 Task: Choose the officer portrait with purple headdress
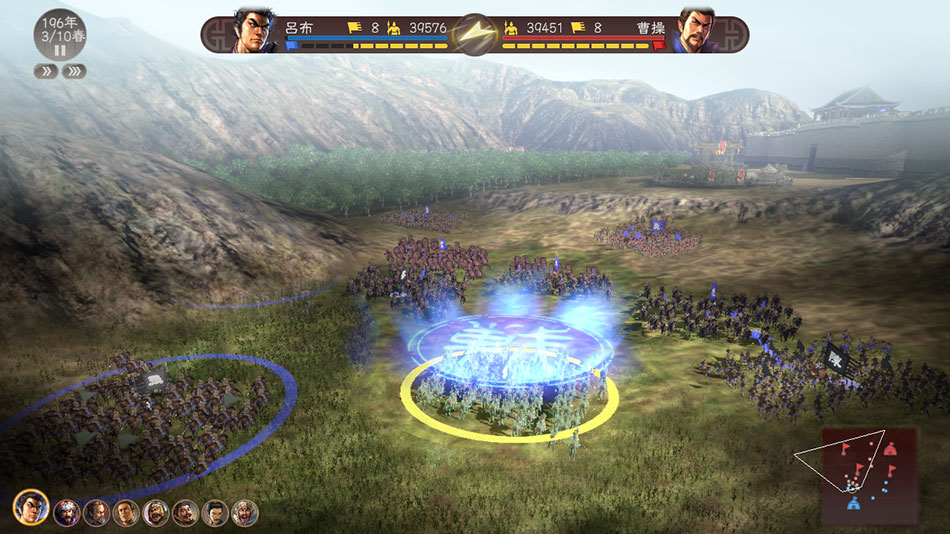click(67, 513)
